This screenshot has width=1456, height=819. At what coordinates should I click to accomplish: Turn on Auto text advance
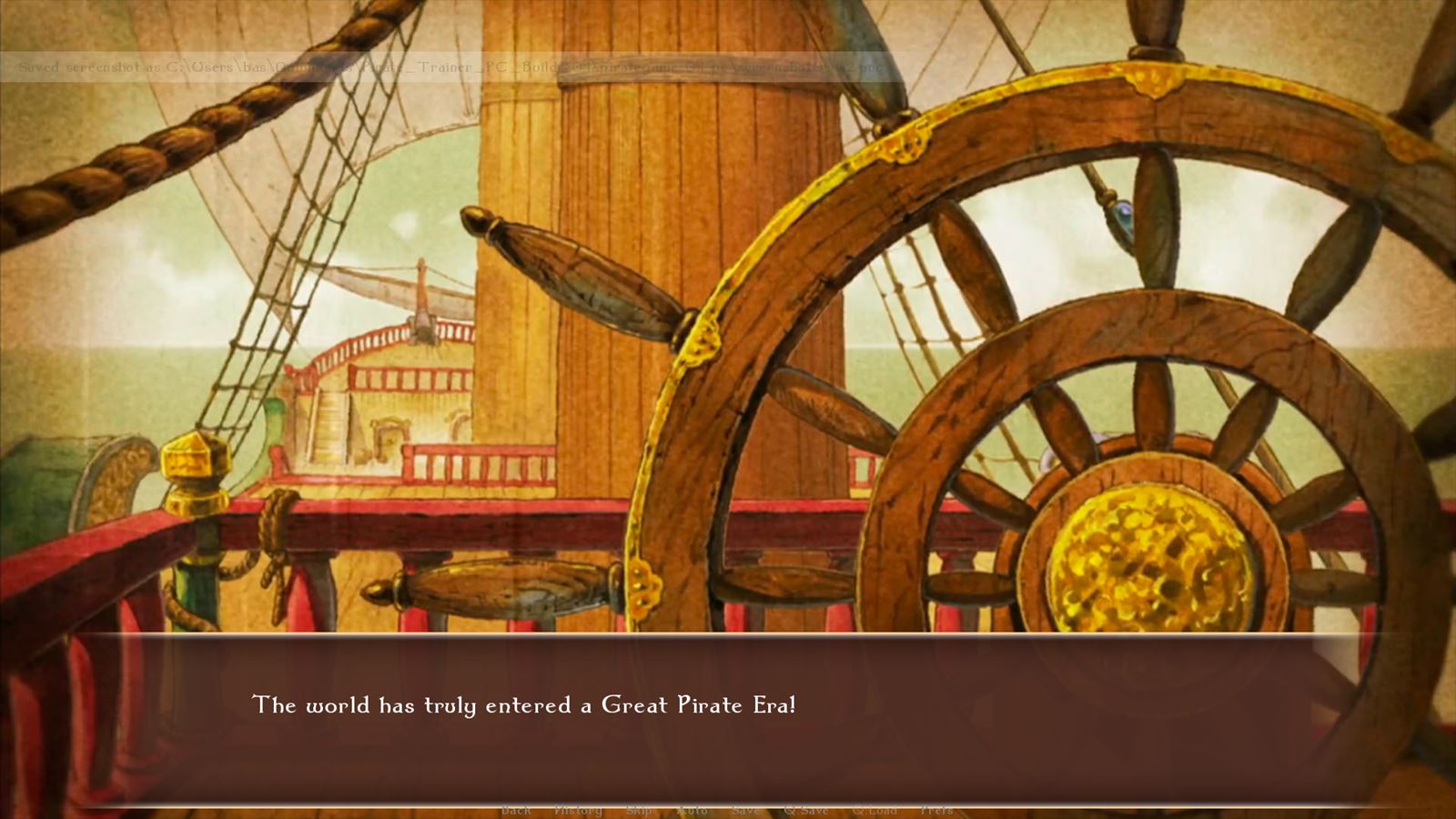(693, 809)
